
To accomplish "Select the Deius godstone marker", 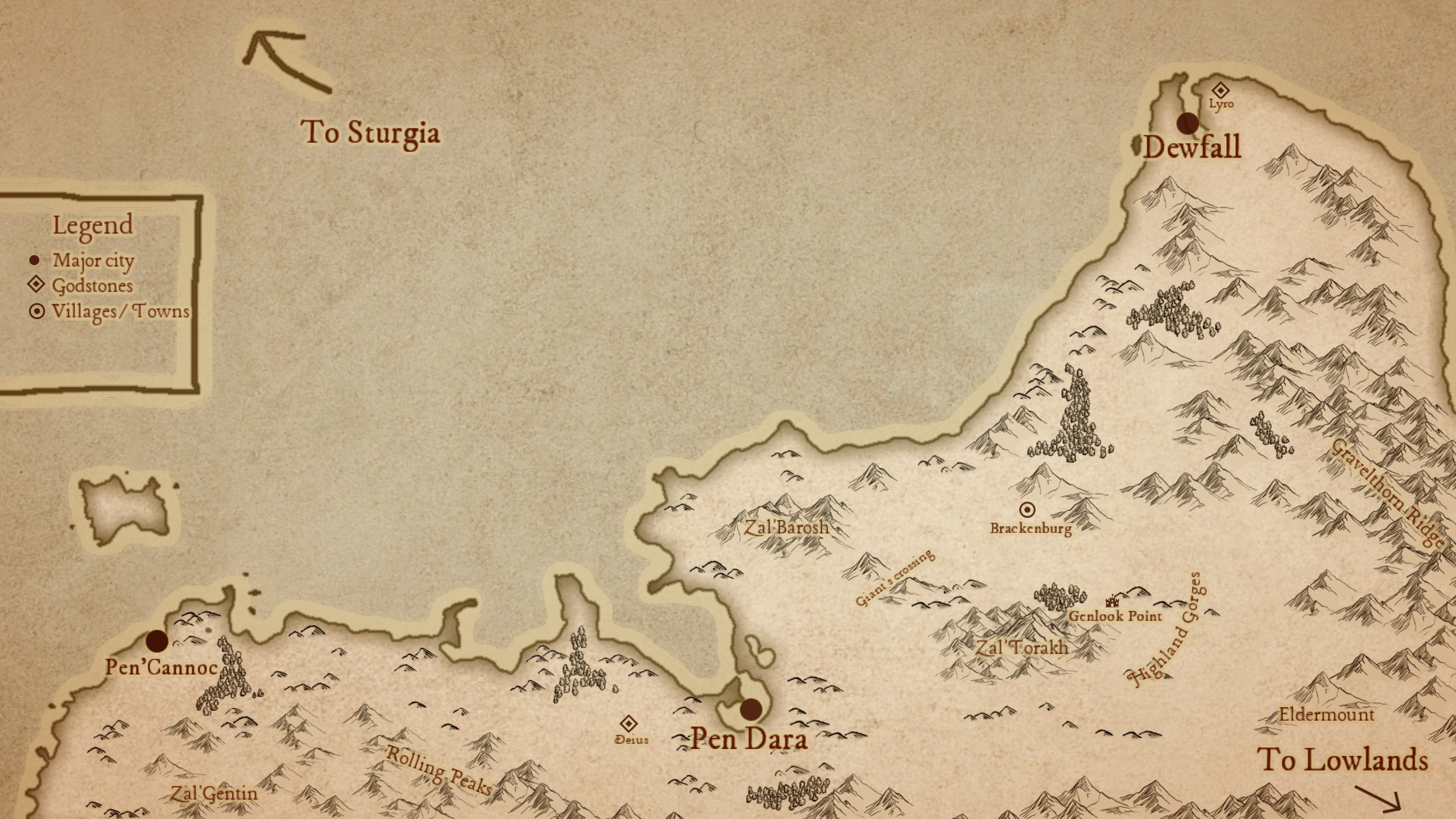I will pos(628,724).
